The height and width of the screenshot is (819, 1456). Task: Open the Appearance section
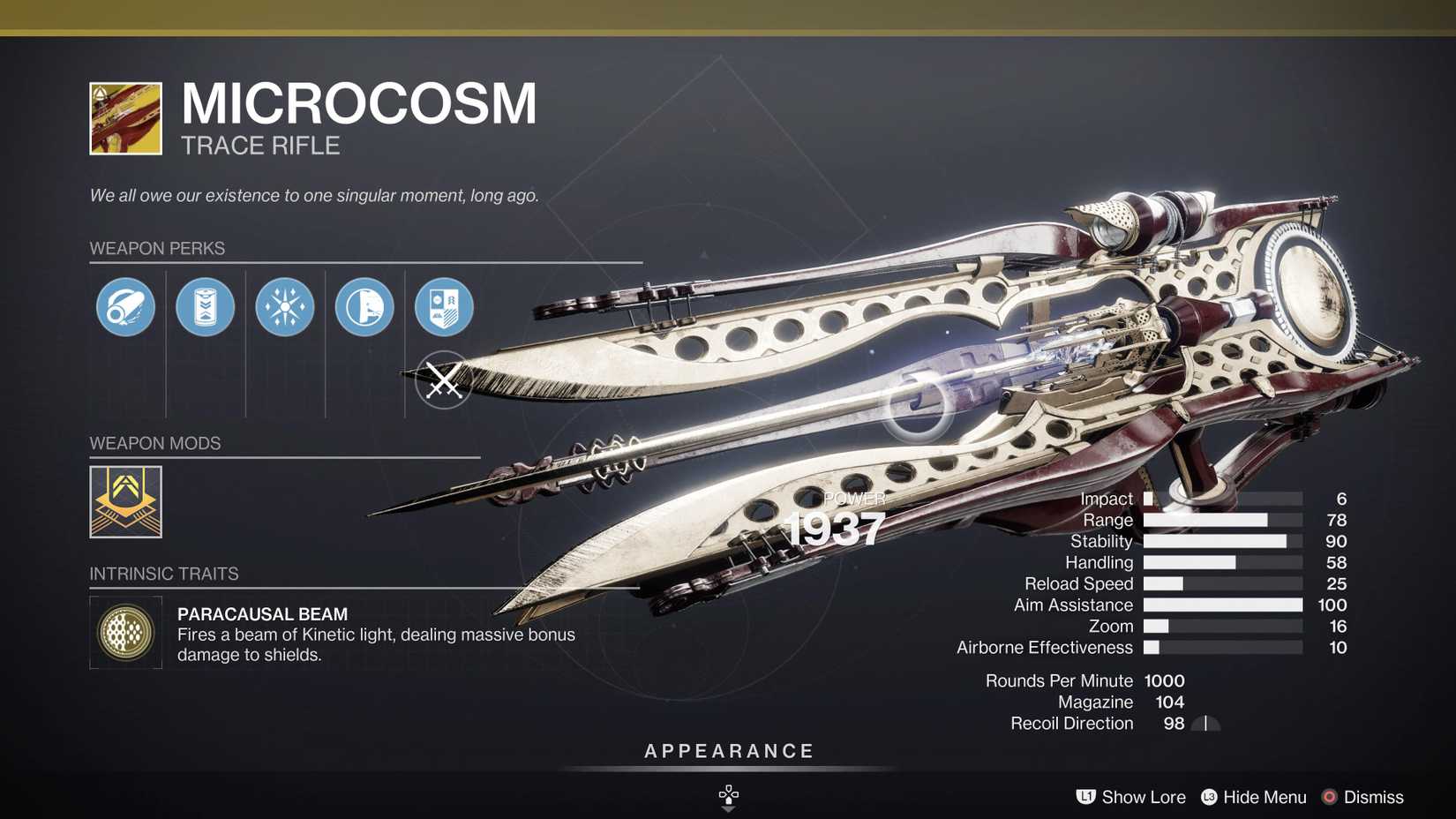tap(727, 751)
